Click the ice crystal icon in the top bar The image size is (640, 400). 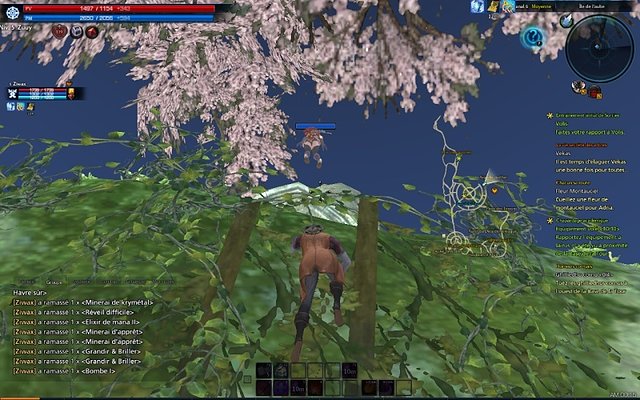coord(479,7)
